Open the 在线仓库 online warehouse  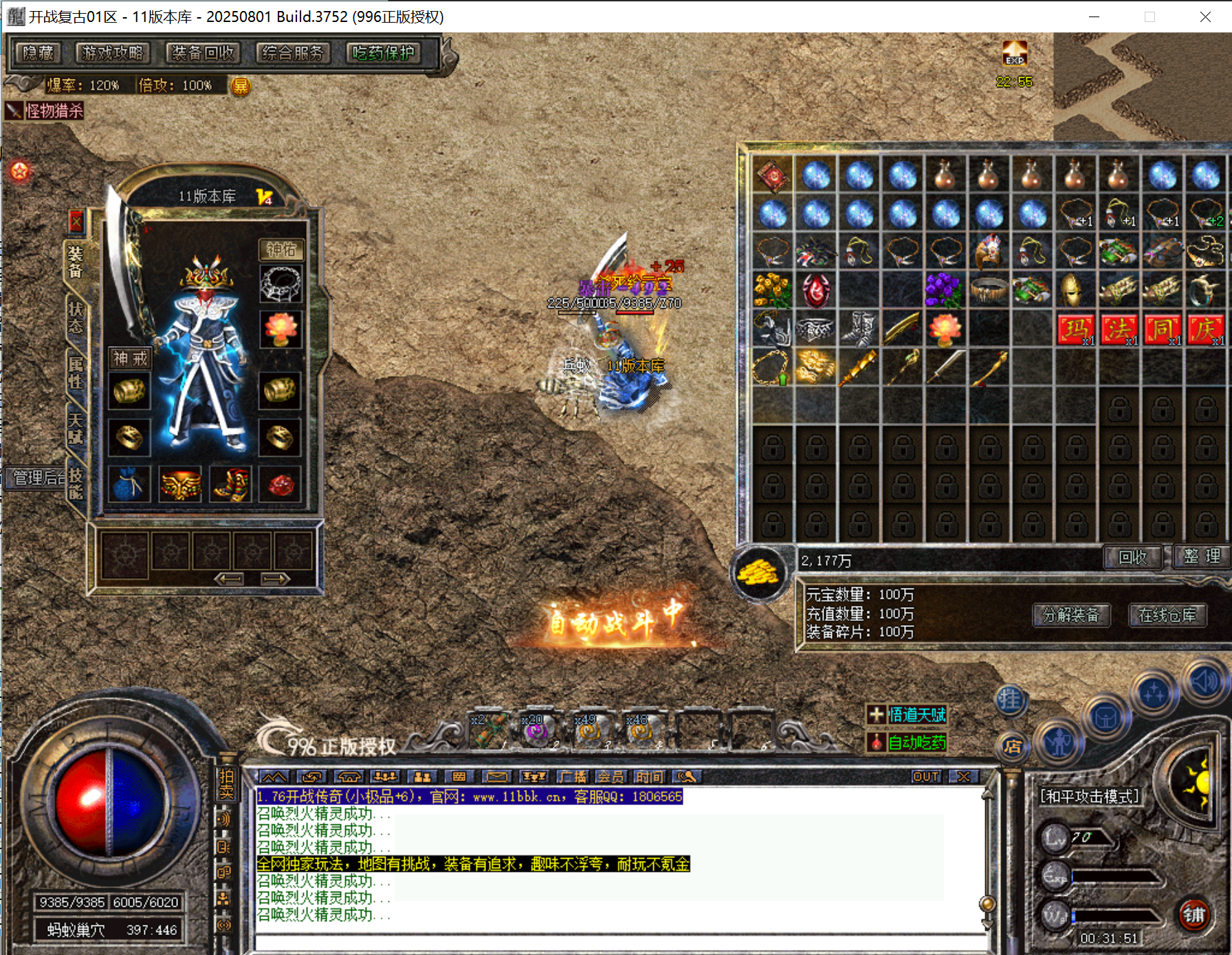click(x=1167, y=615)
